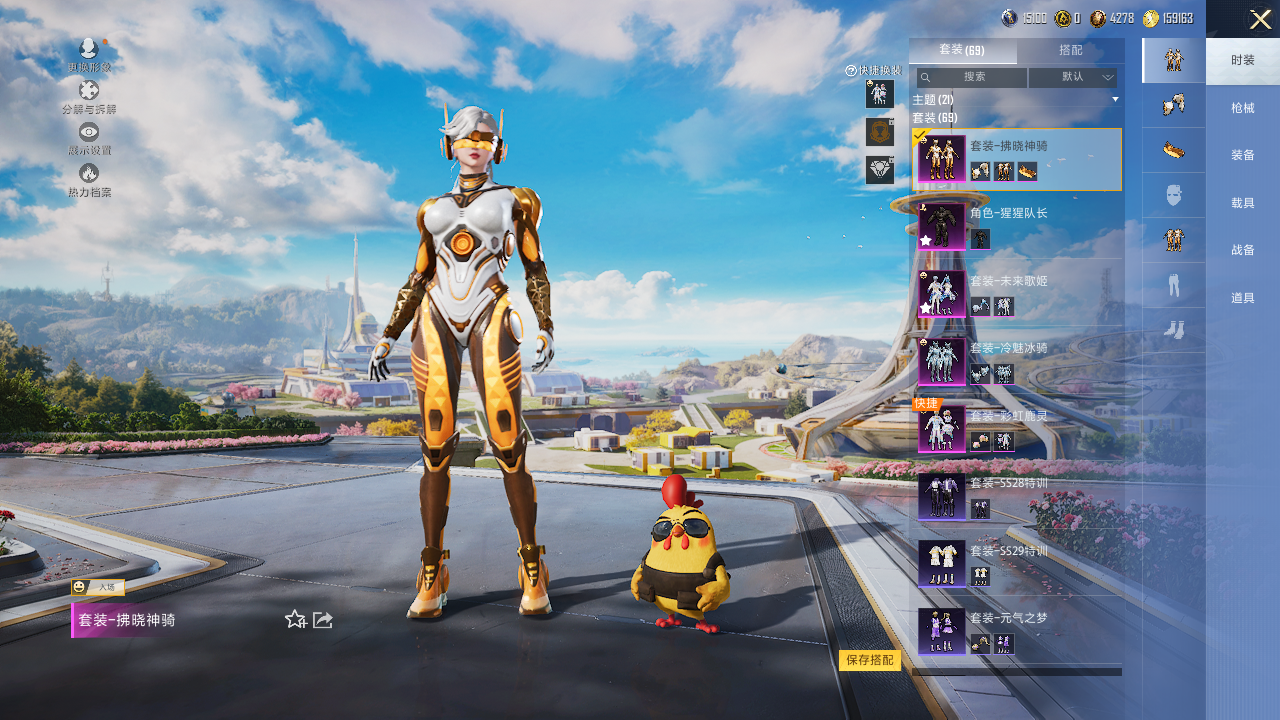Viewport: 1280px width, 720px height.
Task: Click the share icon beside outfit name
Action: click(323, 620)
